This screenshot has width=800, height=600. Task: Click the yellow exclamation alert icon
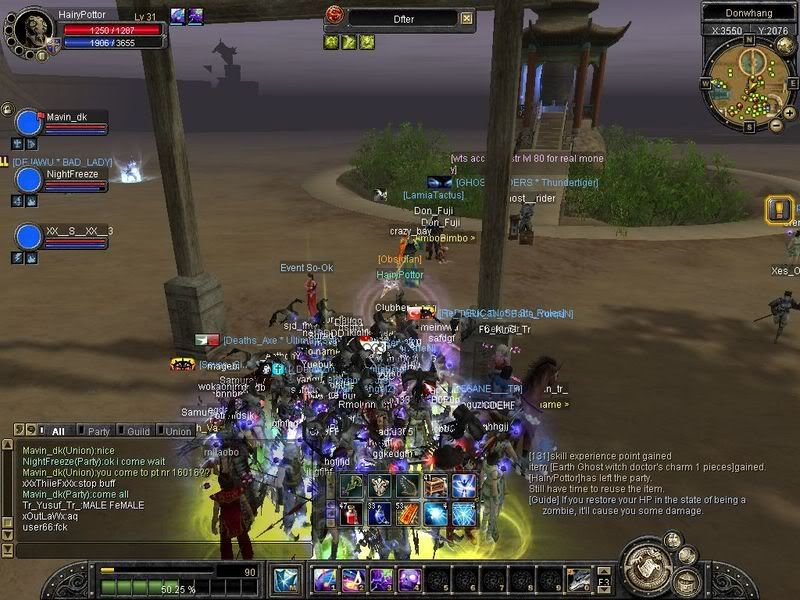(779, 209)
